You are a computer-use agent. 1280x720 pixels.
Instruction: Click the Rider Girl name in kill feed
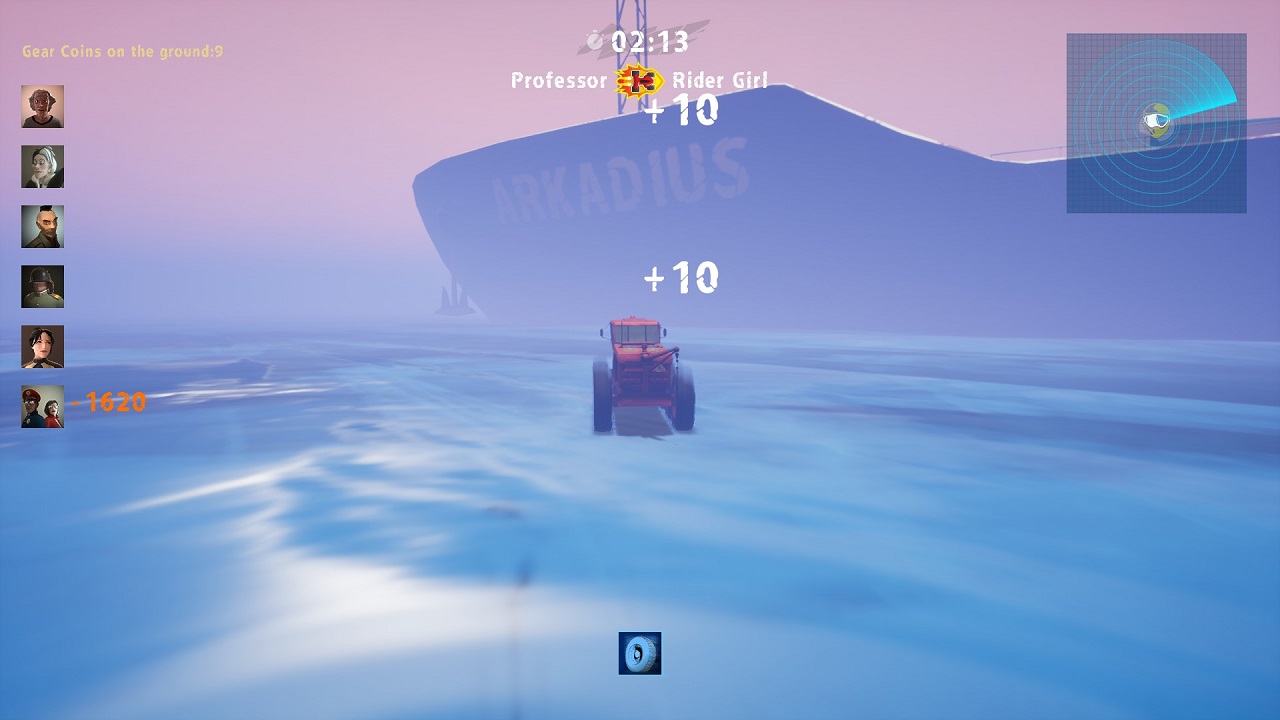(722, 81)
